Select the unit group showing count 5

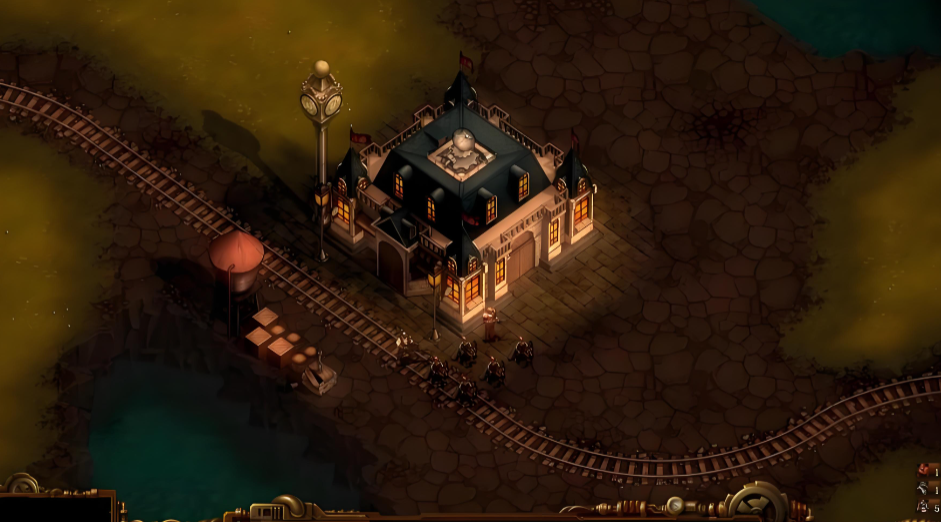click(x=924, y=507)
